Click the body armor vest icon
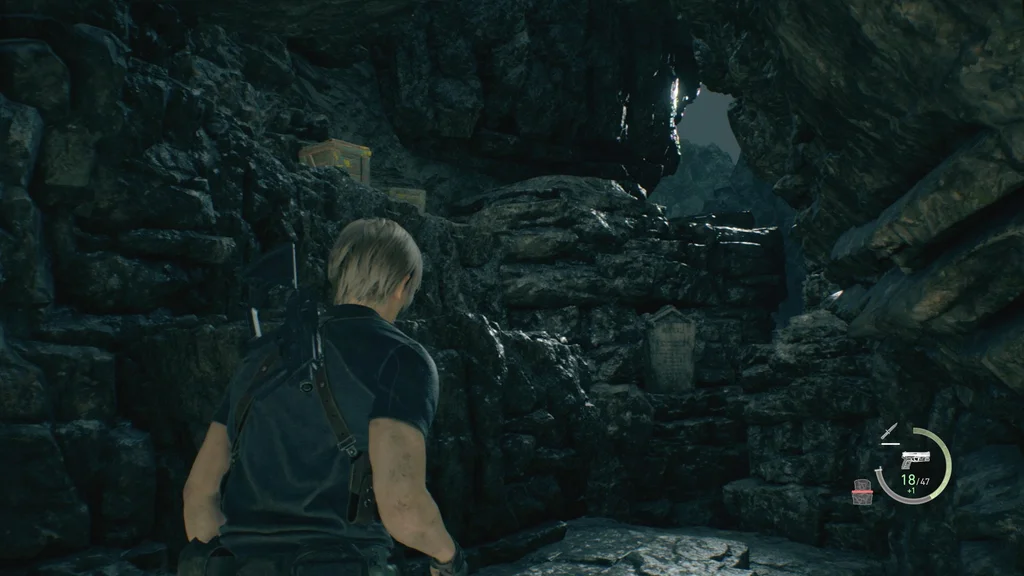The height and width of the screenshot is (576, 1024). click(862, 491)
